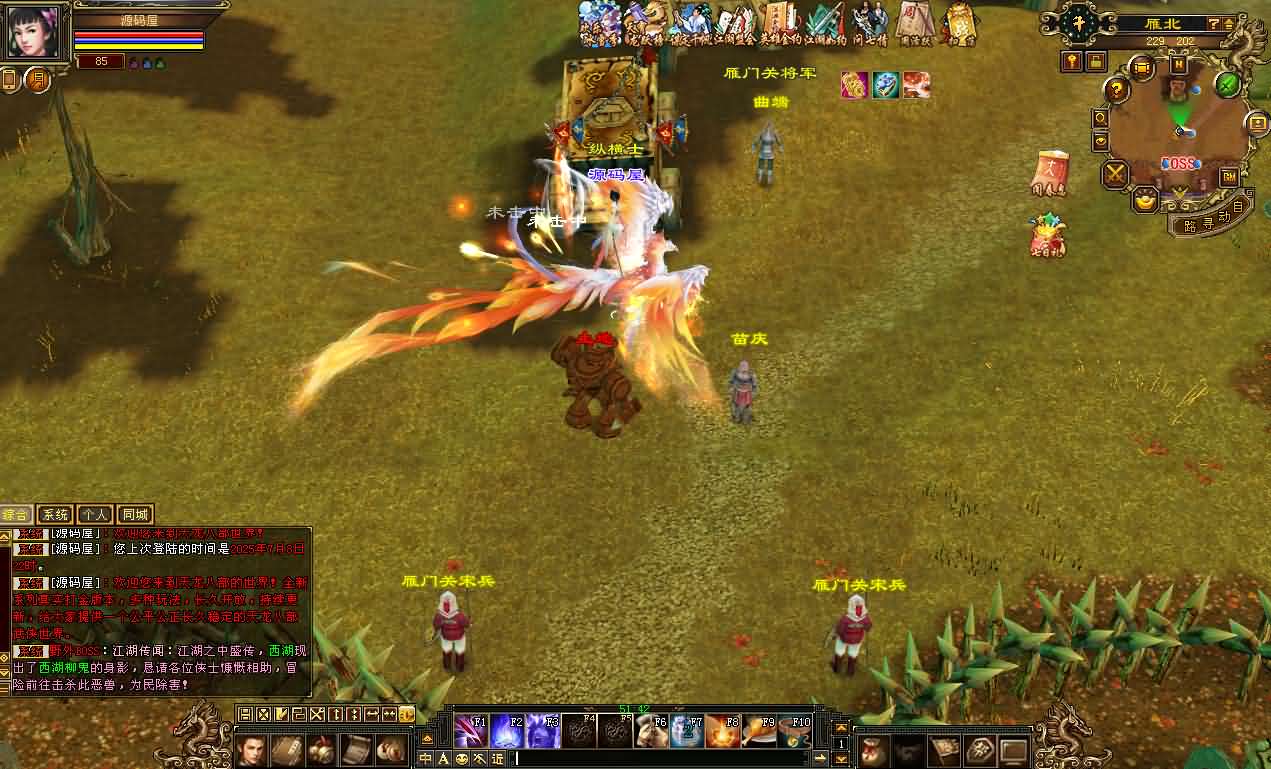
Task: Open the GM button on the minimap
Action: coord(1230,176)
